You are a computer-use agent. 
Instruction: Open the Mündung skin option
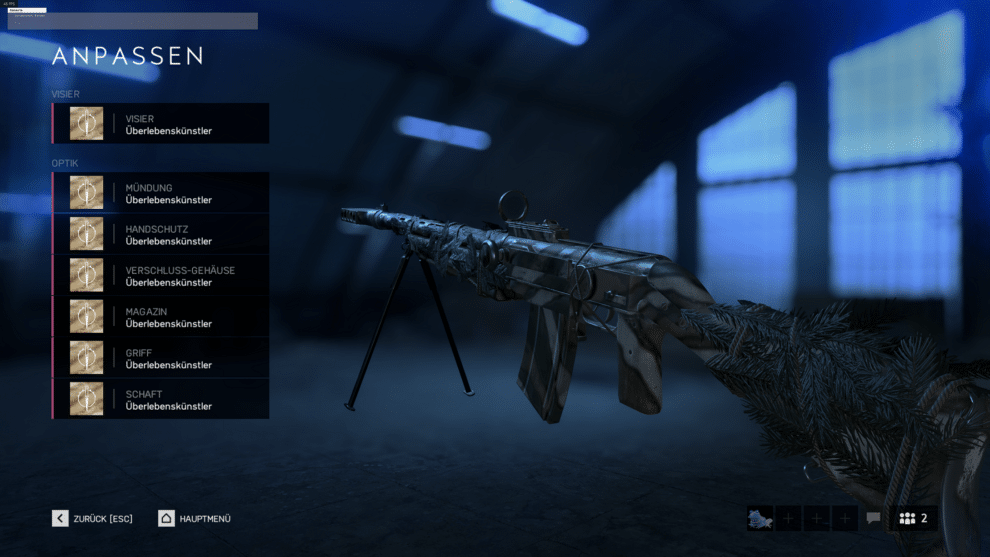coord(161,193)
